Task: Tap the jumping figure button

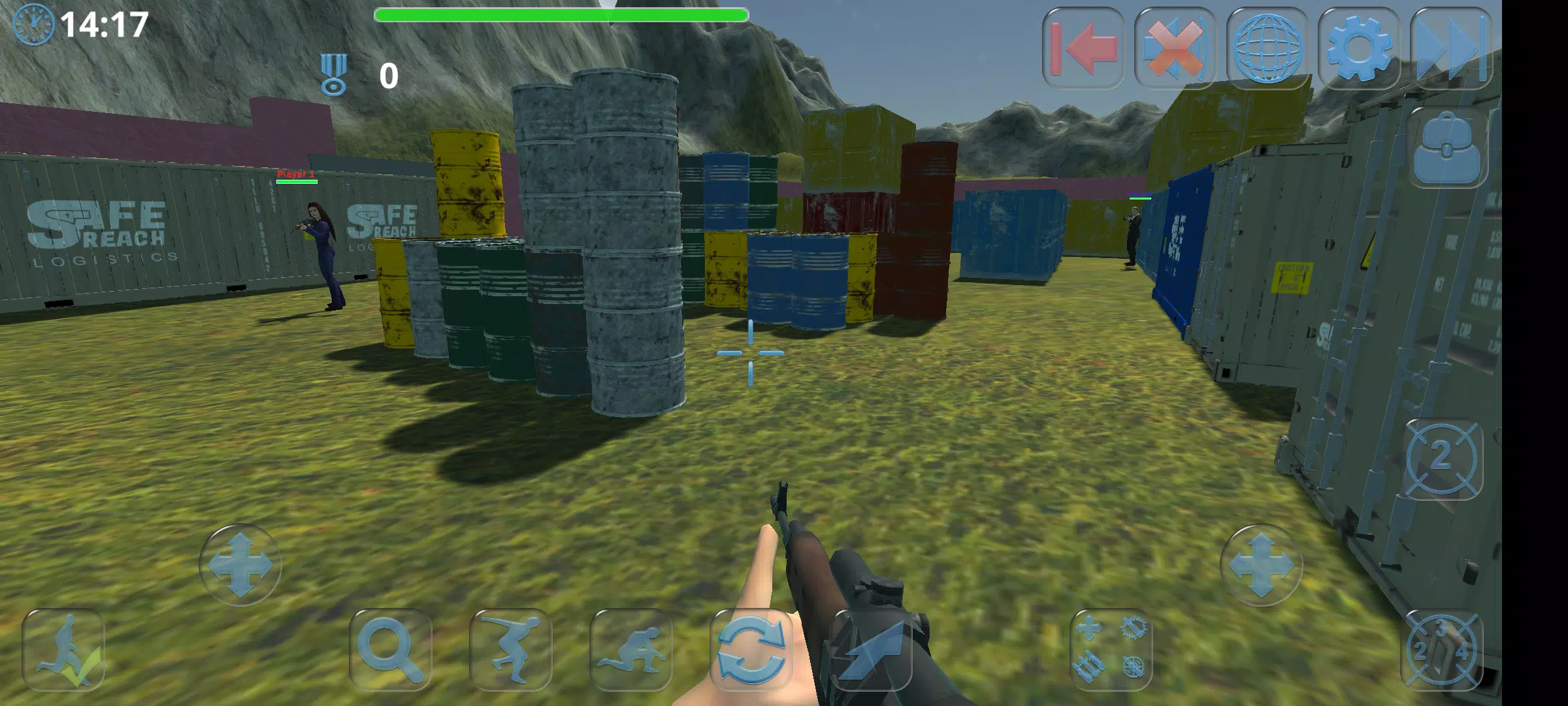Action: point(510,650)
